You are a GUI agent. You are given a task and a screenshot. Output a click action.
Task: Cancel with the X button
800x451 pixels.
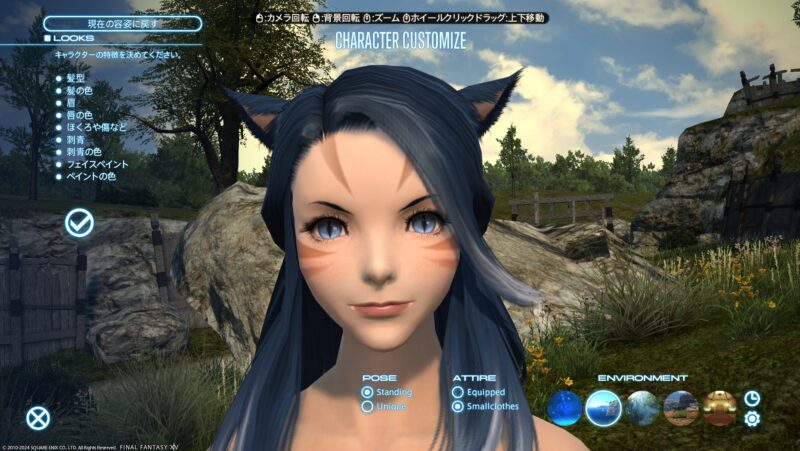(38, 418)
